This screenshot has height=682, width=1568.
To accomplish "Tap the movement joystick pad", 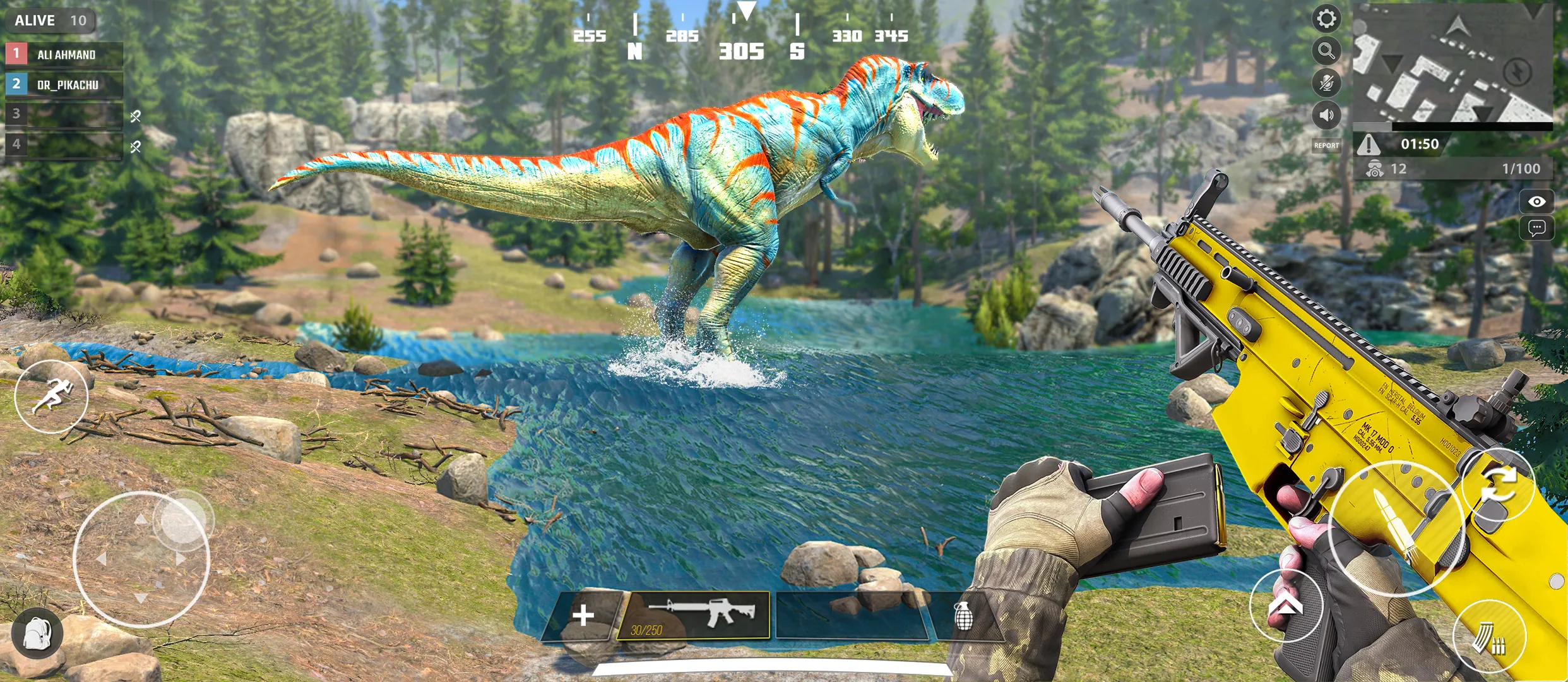I will point(141,559).
